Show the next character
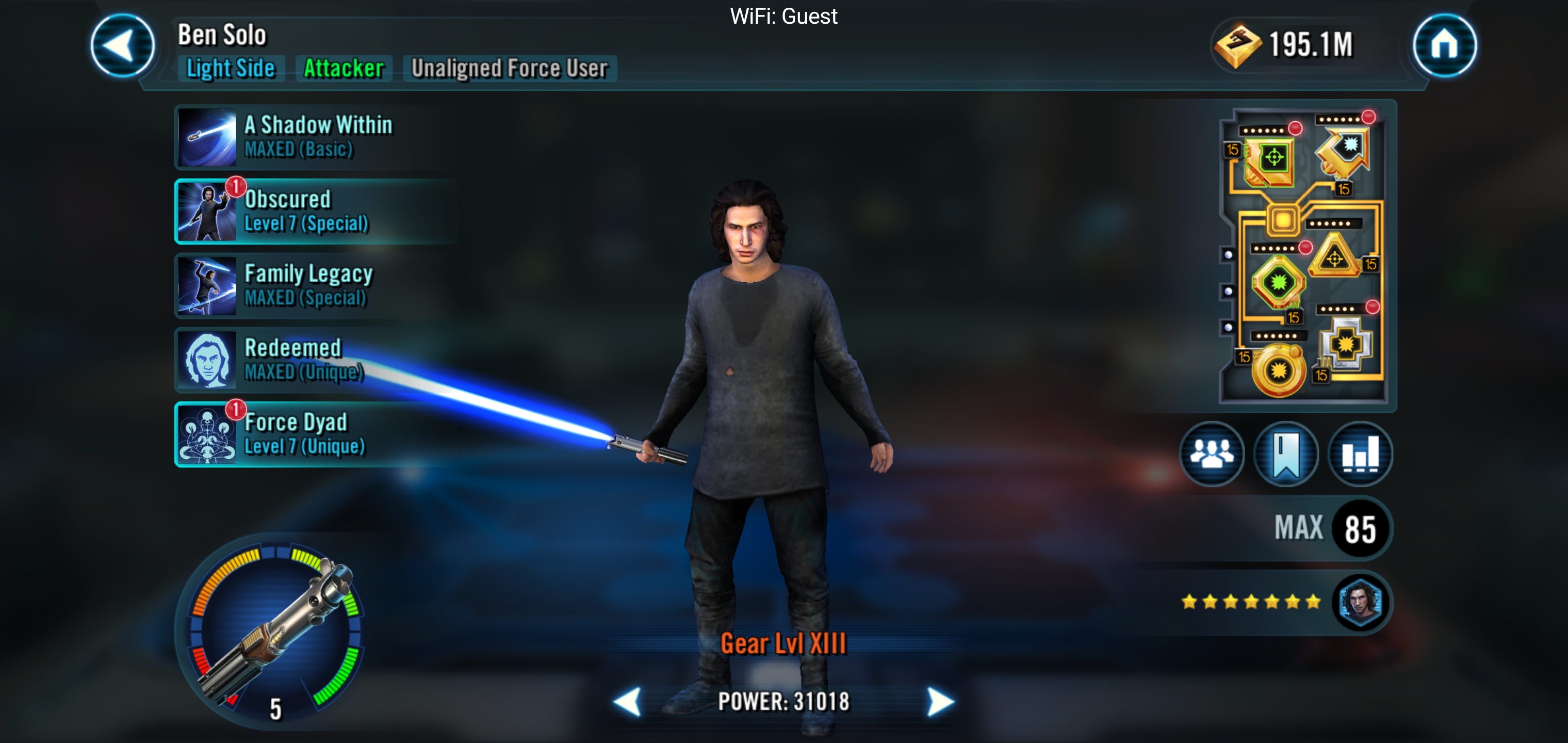 [x=940, y=702]
